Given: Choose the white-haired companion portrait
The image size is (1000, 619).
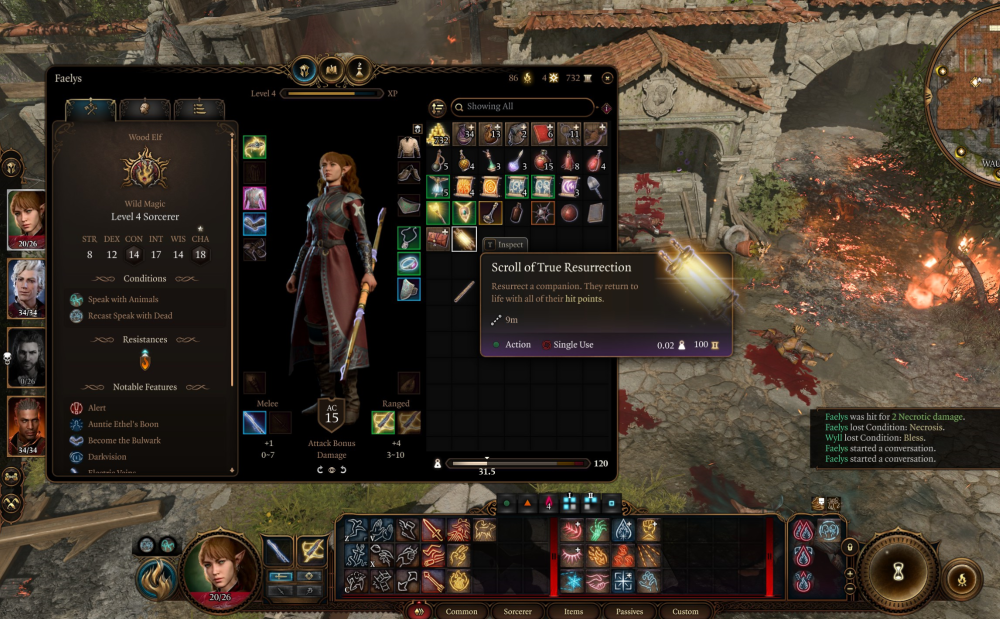Looking at the screenshot, I should pyautogui.click(x=27, y=288).
